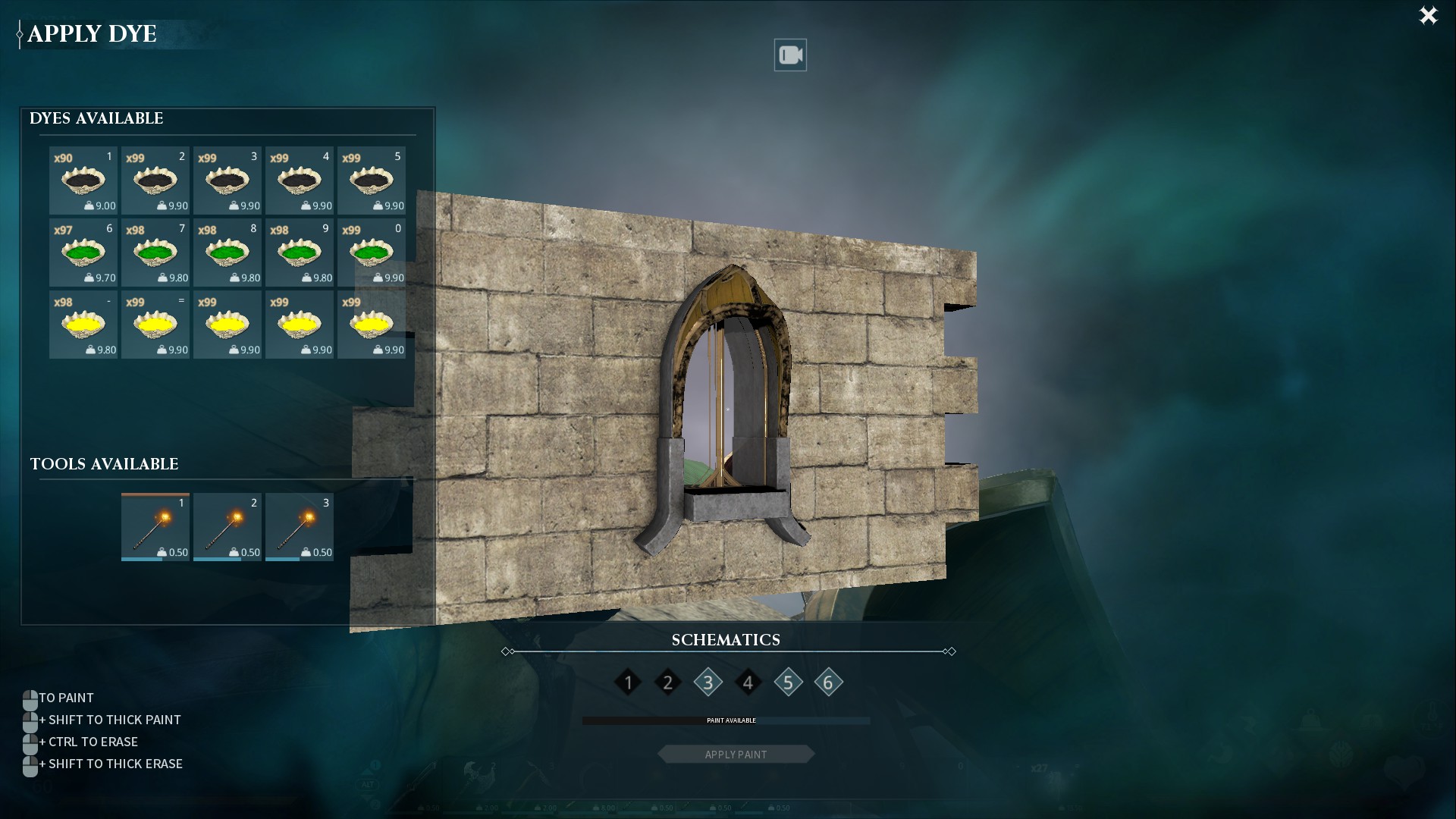Switch to schematic 1

tap(628, 682)
